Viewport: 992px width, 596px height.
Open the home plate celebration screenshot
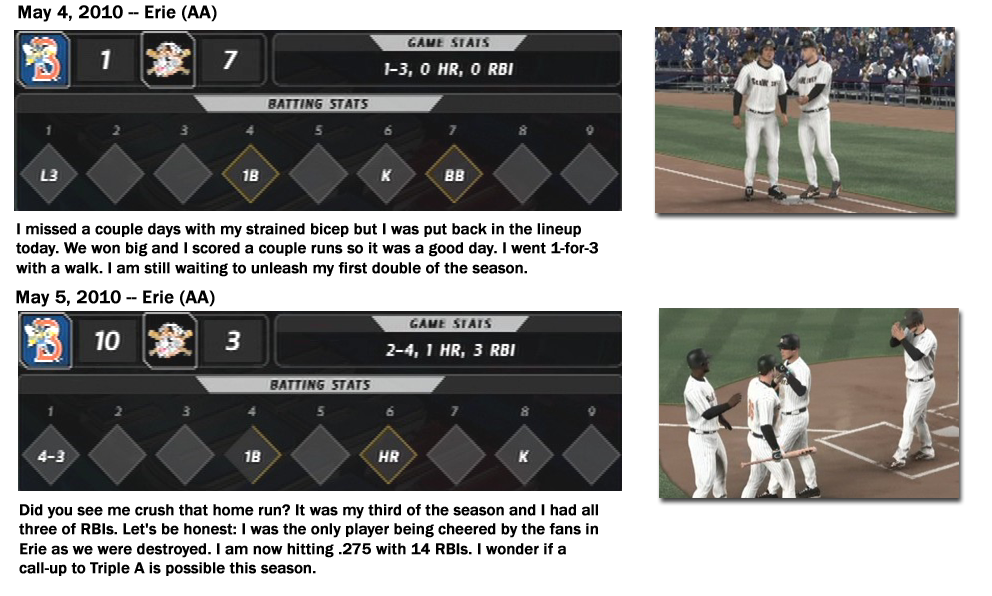coord(809,403)
